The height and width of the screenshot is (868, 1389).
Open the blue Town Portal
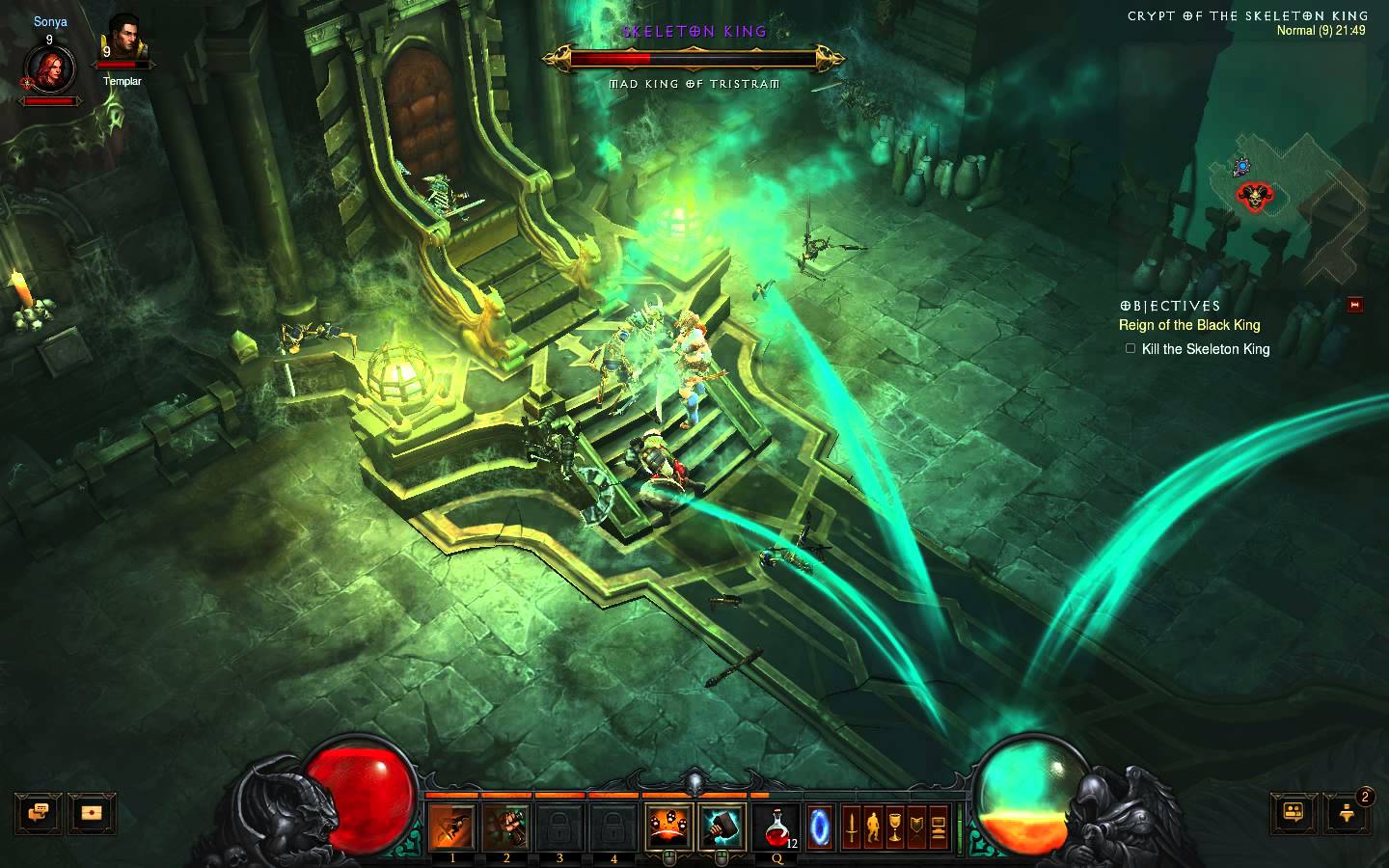(819, 827)
